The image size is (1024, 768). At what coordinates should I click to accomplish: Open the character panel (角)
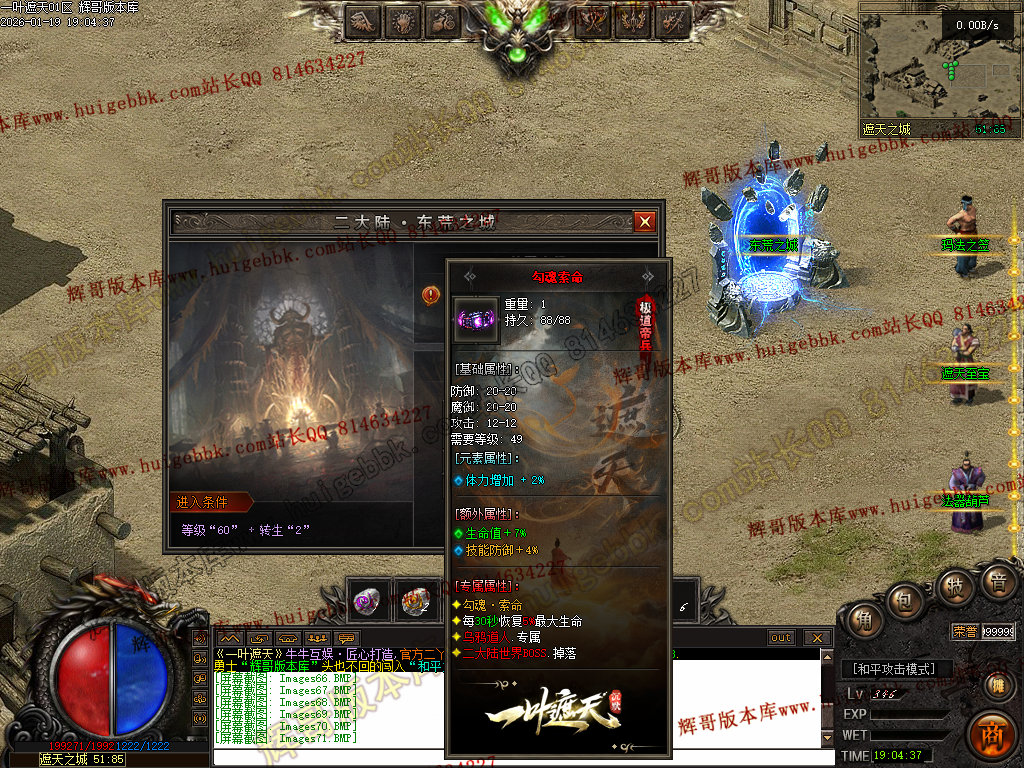coord(860,620)
